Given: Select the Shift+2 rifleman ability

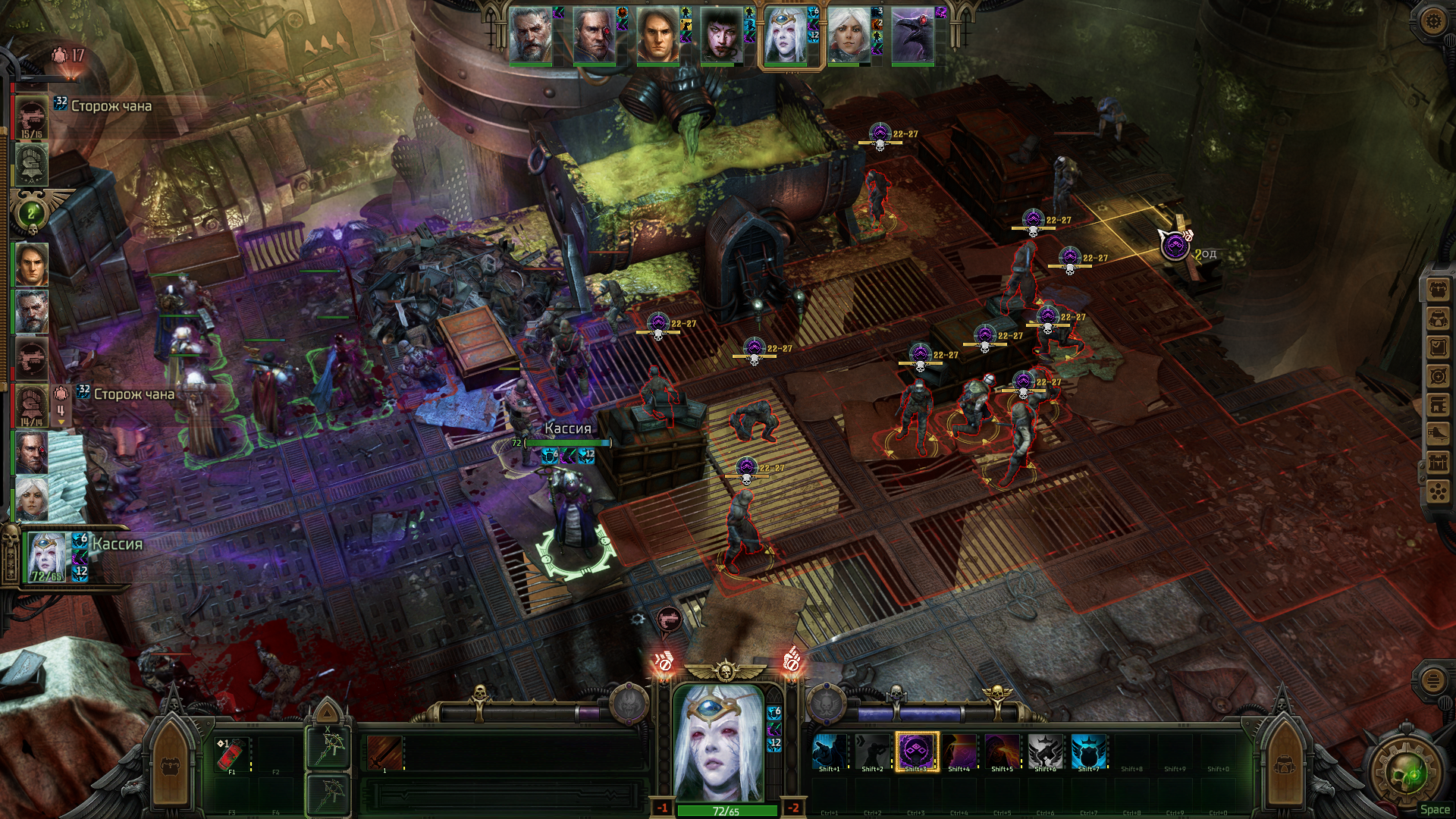Looking at the screenshot, I should tap(872, 752).
